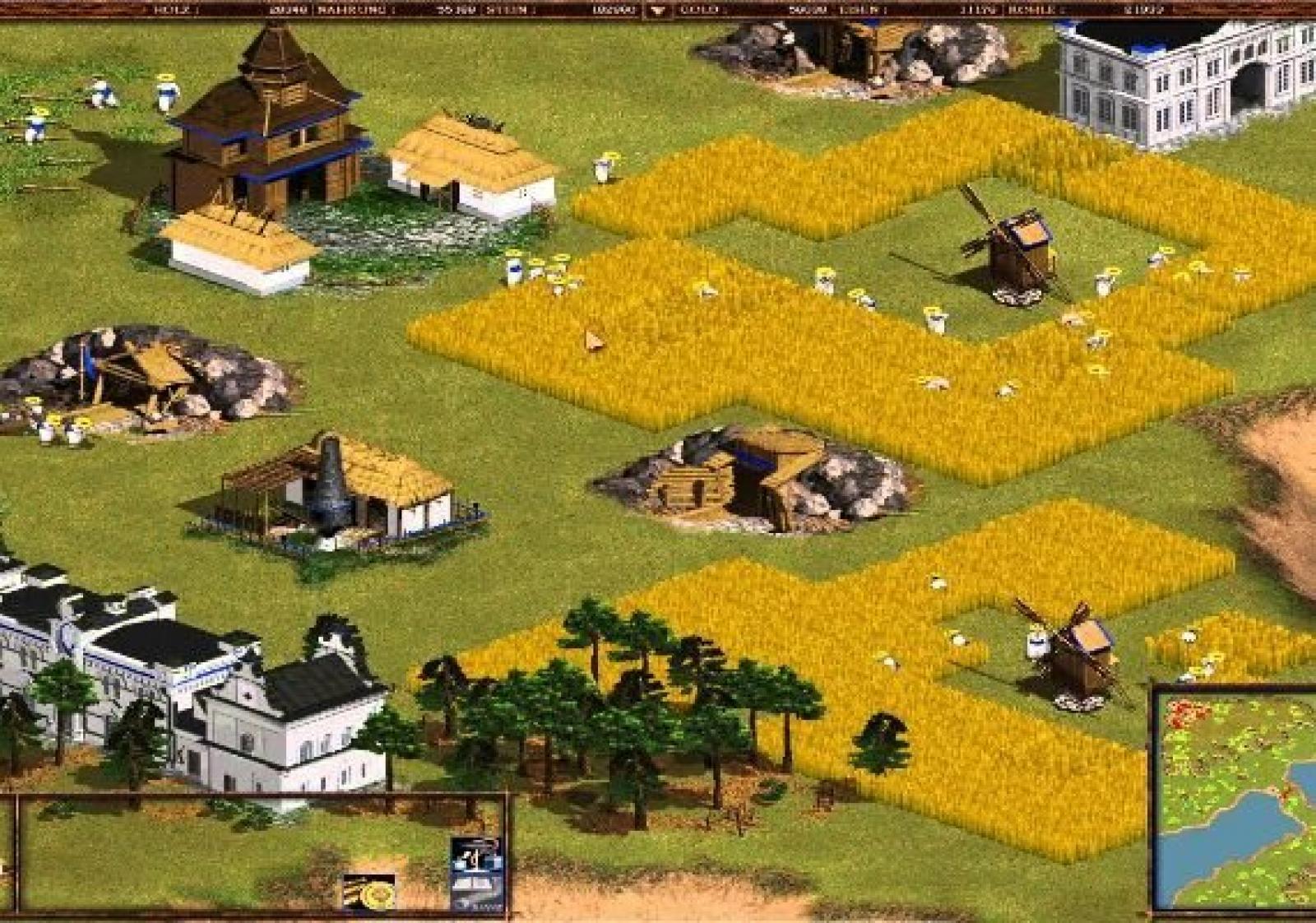Open the dropdown arrow in the resource bar
The width and height of the screenshot is (1316, 923).
coord(657,11)
